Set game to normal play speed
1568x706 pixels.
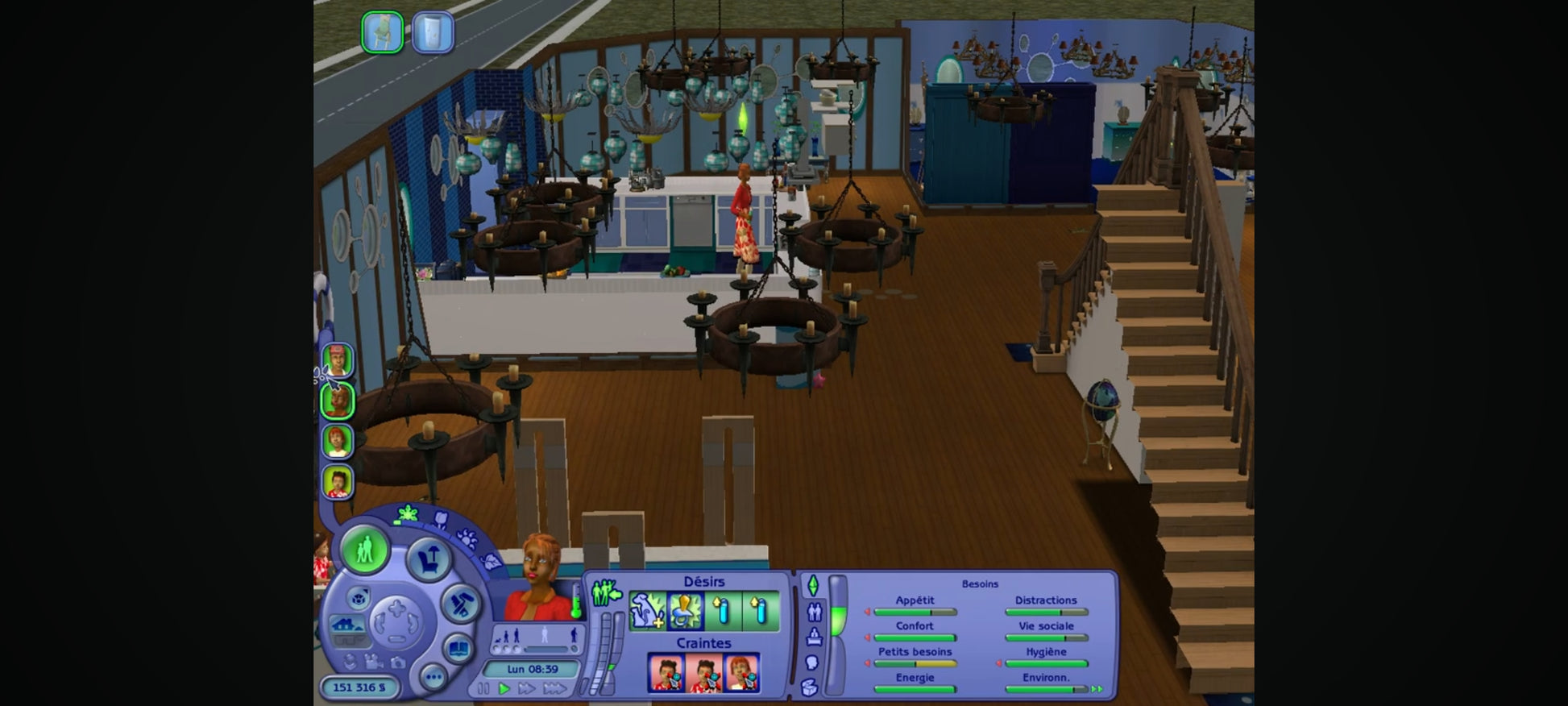tap(504, 688)
